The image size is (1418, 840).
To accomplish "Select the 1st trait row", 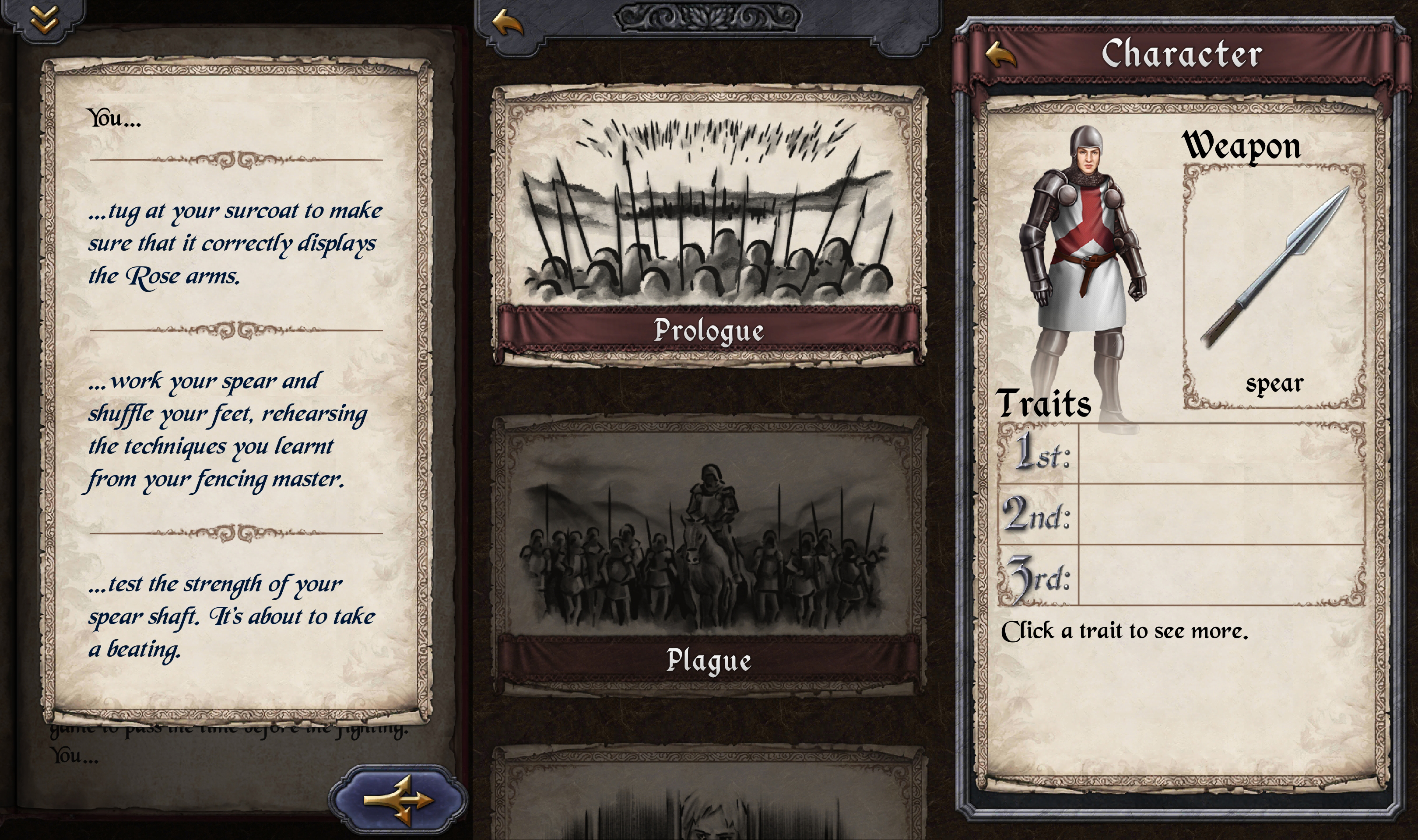I will point(1180,454).
